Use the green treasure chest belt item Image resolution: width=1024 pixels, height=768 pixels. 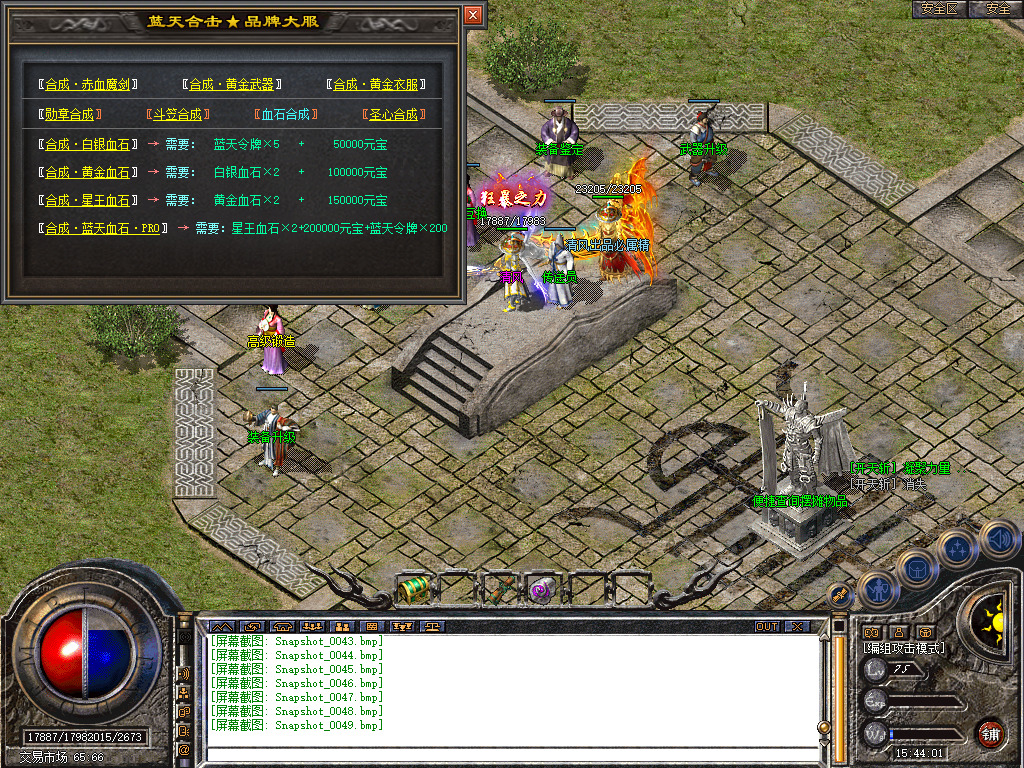point(413,590)
